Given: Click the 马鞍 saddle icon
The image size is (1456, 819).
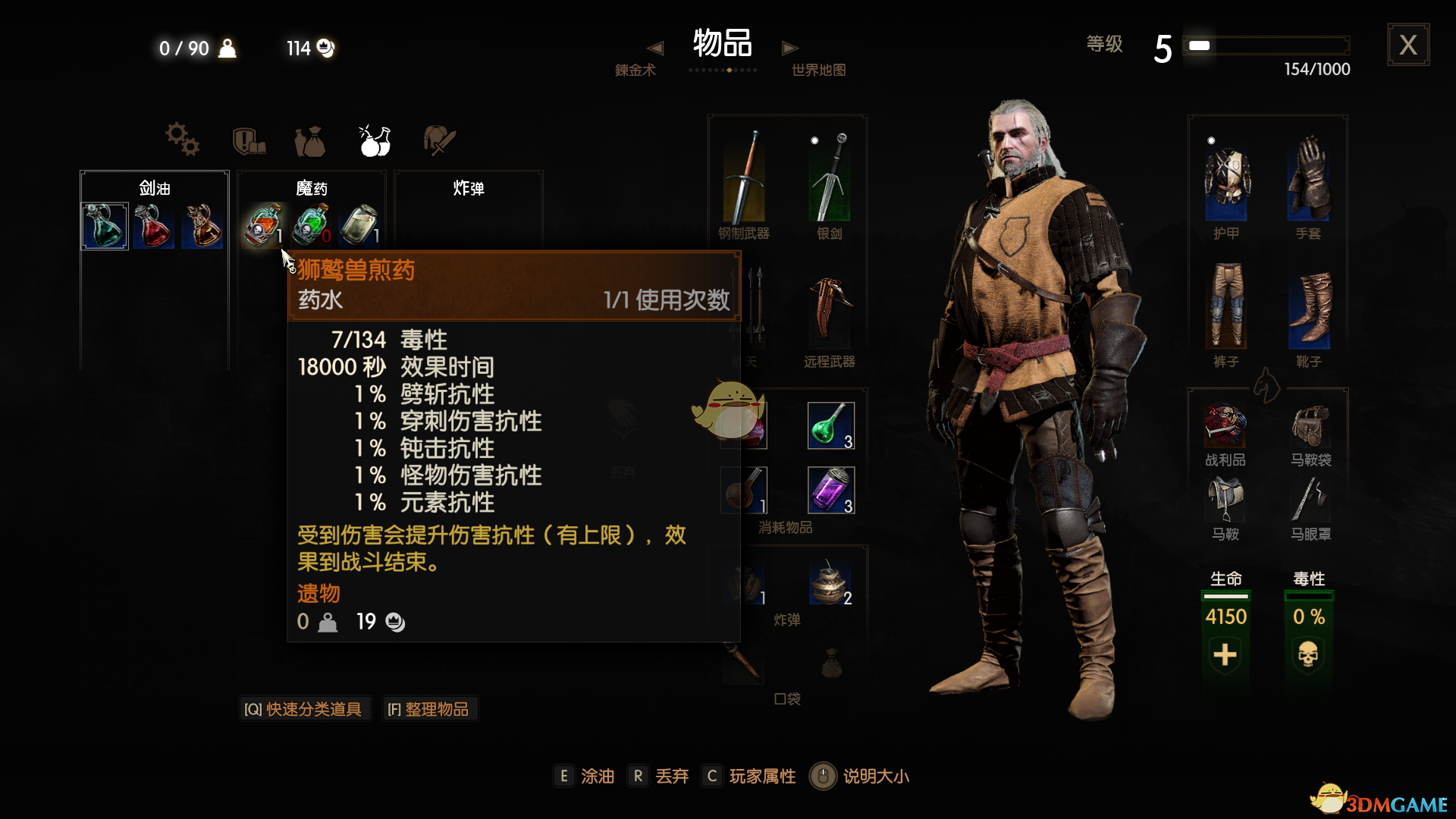Looking at the screenshot, I should tap(1225, 498).
